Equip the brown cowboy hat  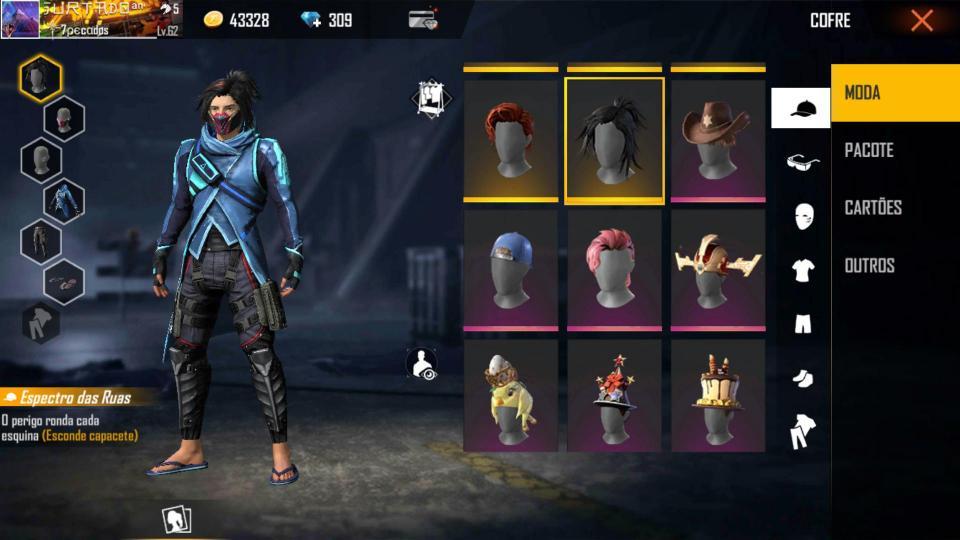[717, 140]
